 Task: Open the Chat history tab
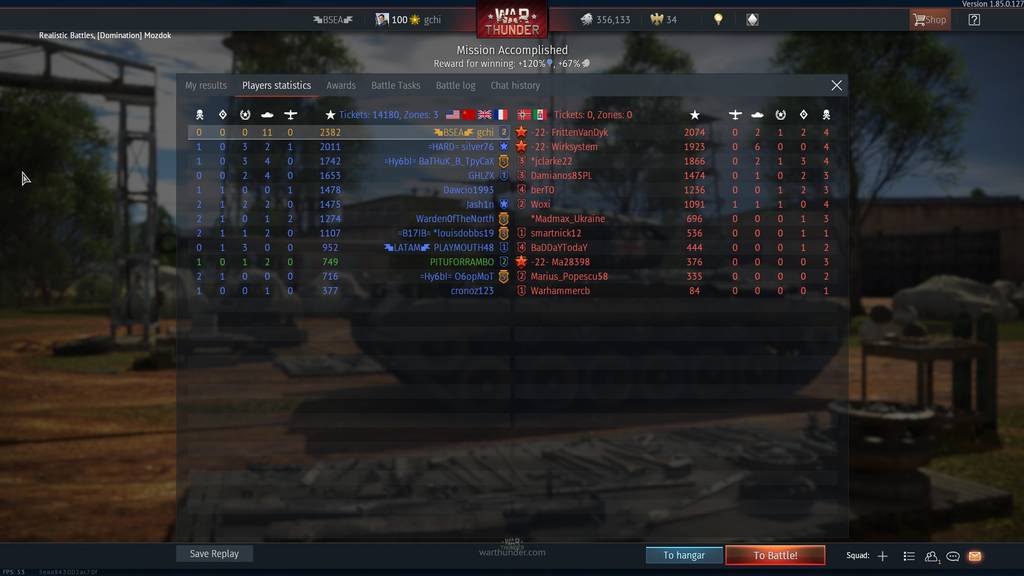click(x=515, y=86)
